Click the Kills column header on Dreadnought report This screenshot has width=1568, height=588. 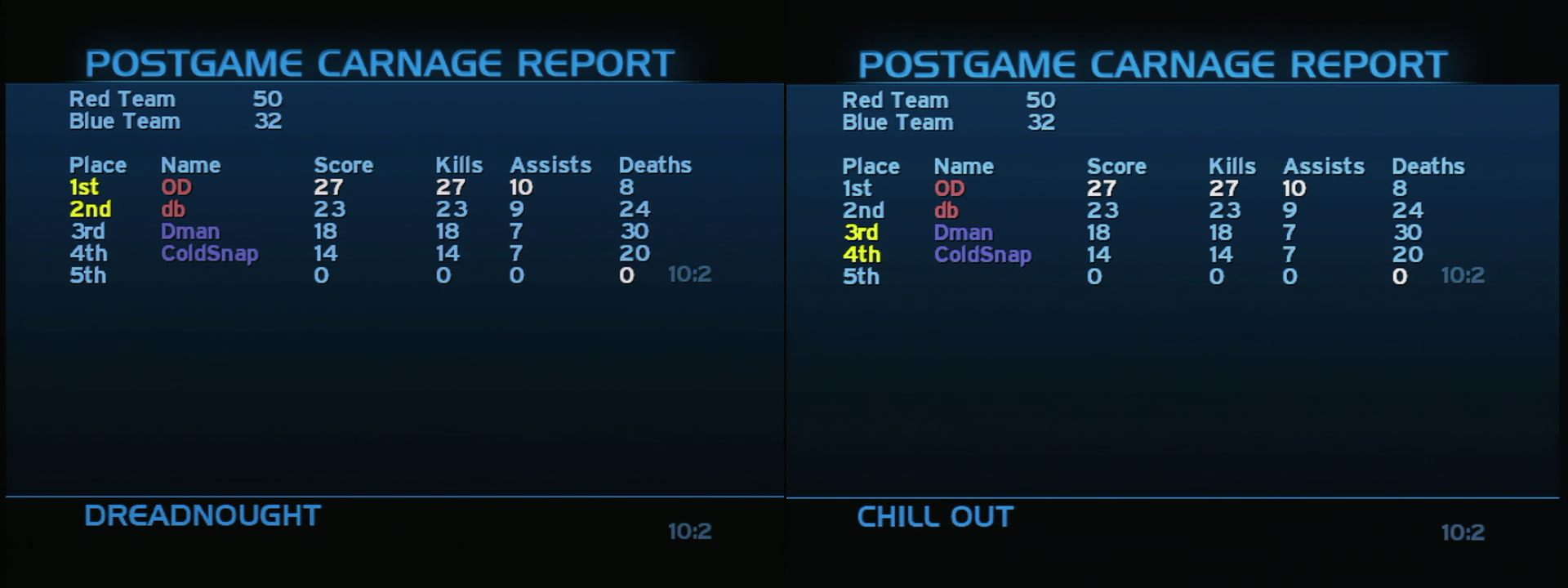coord(459,165)
